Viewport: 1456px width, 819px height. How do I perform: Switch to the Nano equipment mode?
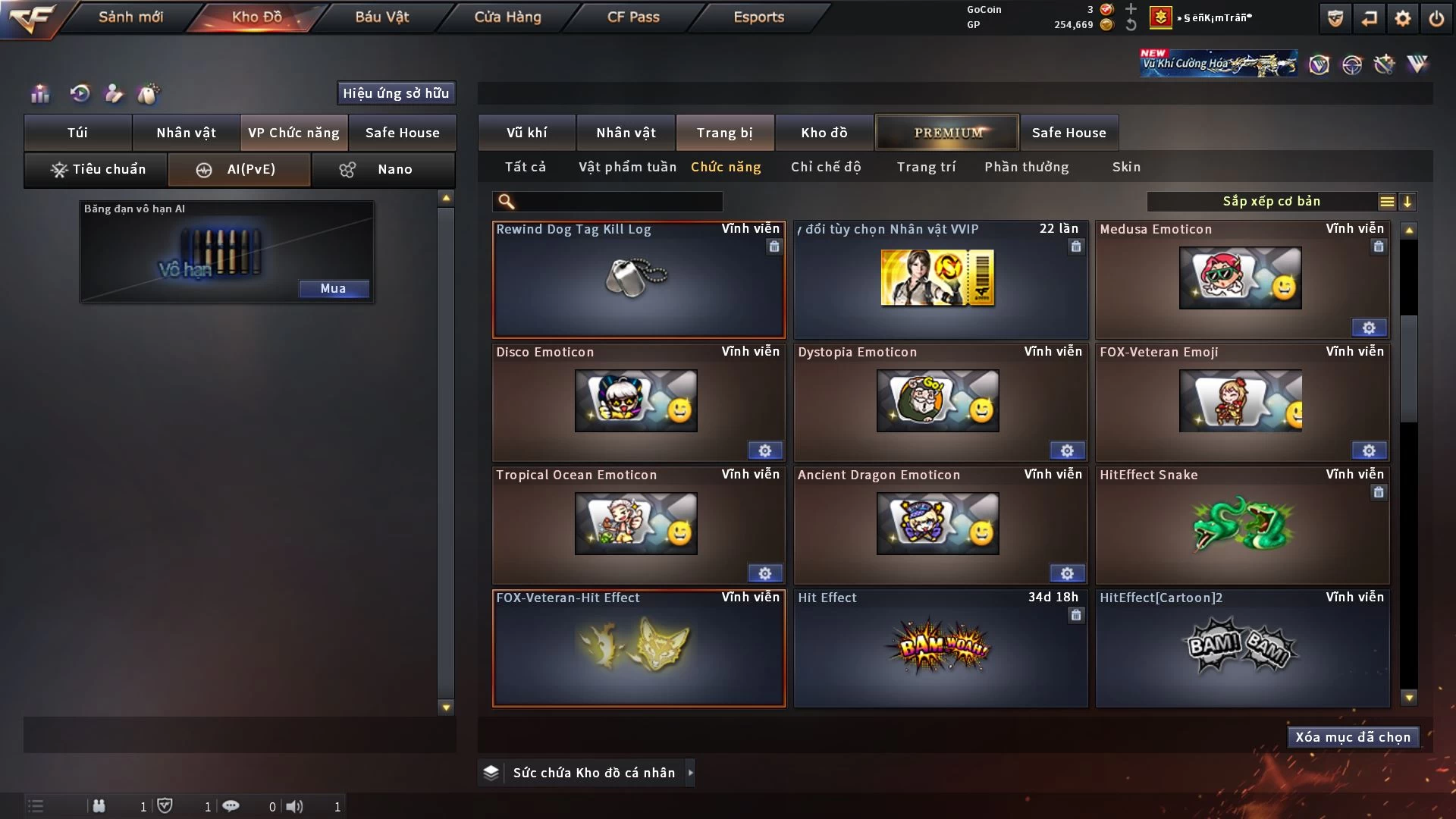[383, 169]
